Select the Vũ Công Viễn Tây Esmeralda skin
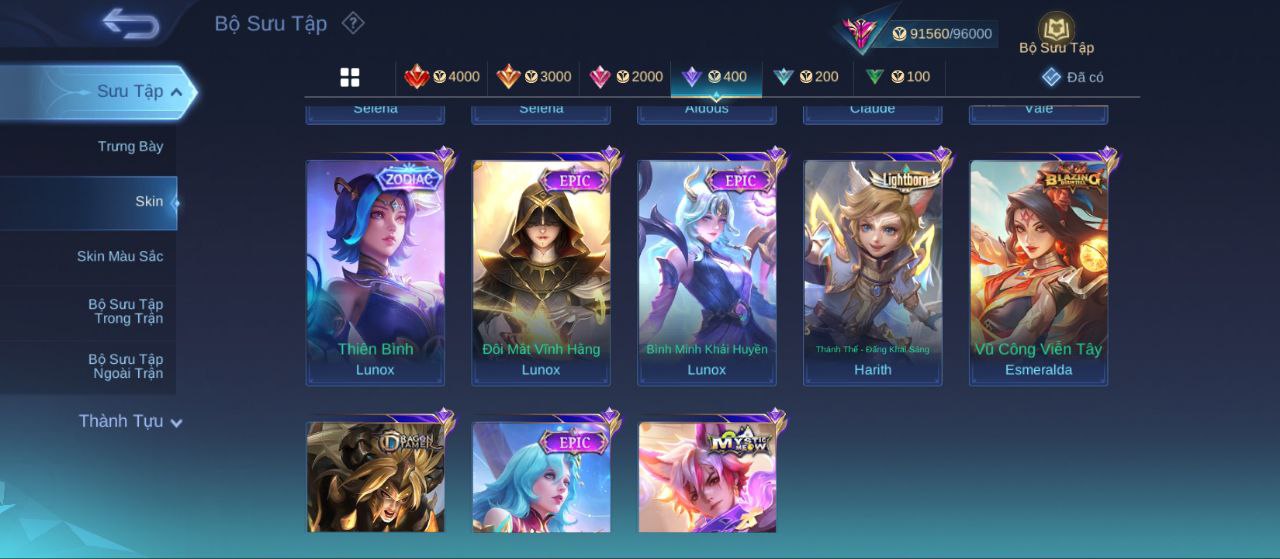Image resolution: width=1280 pixels, height=559 pixels. click(x=1038, y=272)
